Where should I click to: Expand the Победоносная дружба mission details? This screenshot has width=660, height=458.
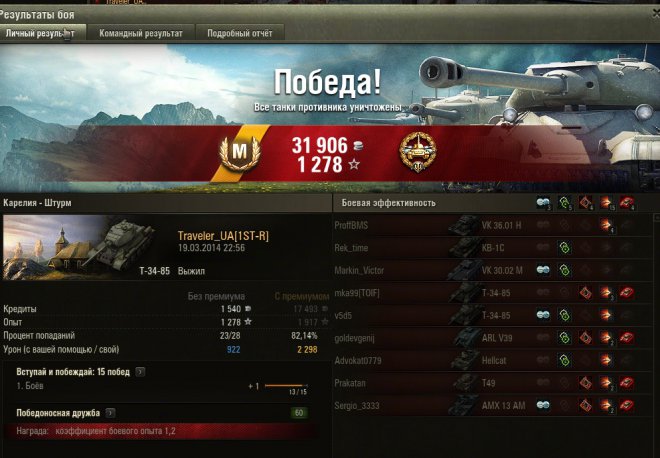click(x=109, y=412)
